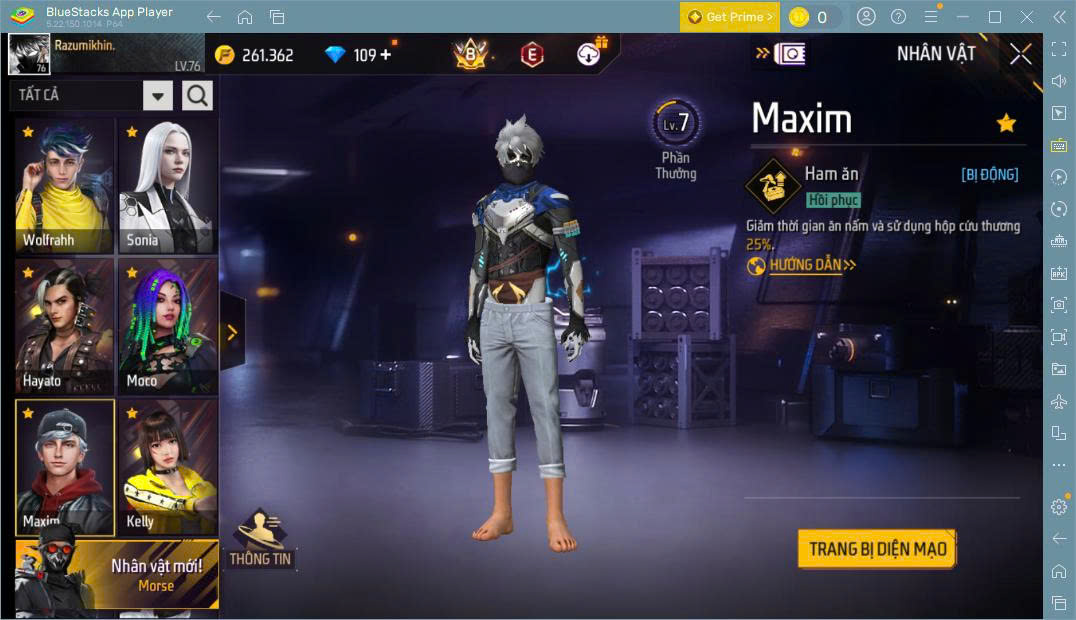Open the Ham ăn skill icon
The image size is (1076, 620).
click(x=772, y=185)
